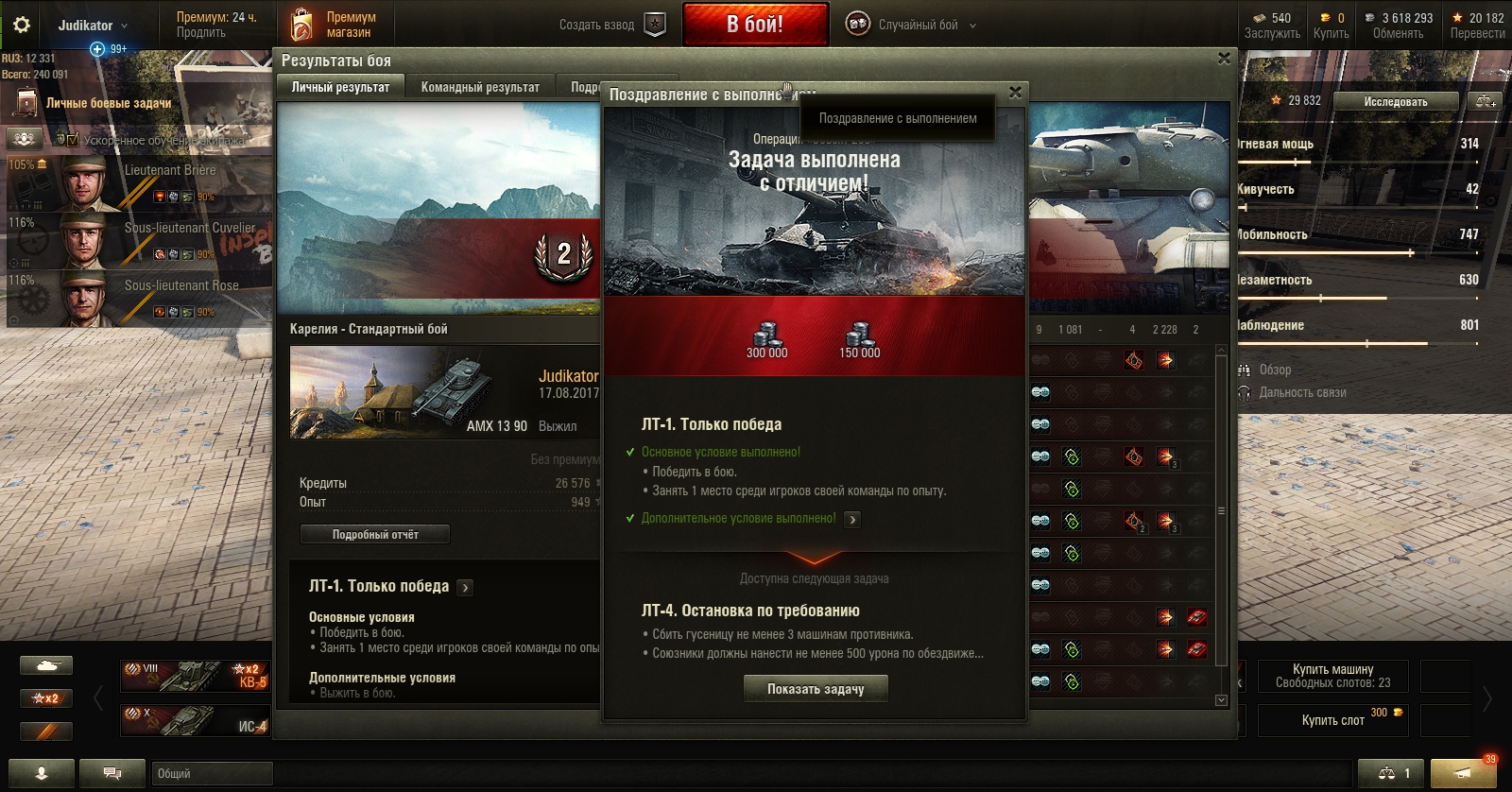Viewport: 1512px width, 792px height.
Task: Open the settings gear menu
Action: (x=21, y=25)
